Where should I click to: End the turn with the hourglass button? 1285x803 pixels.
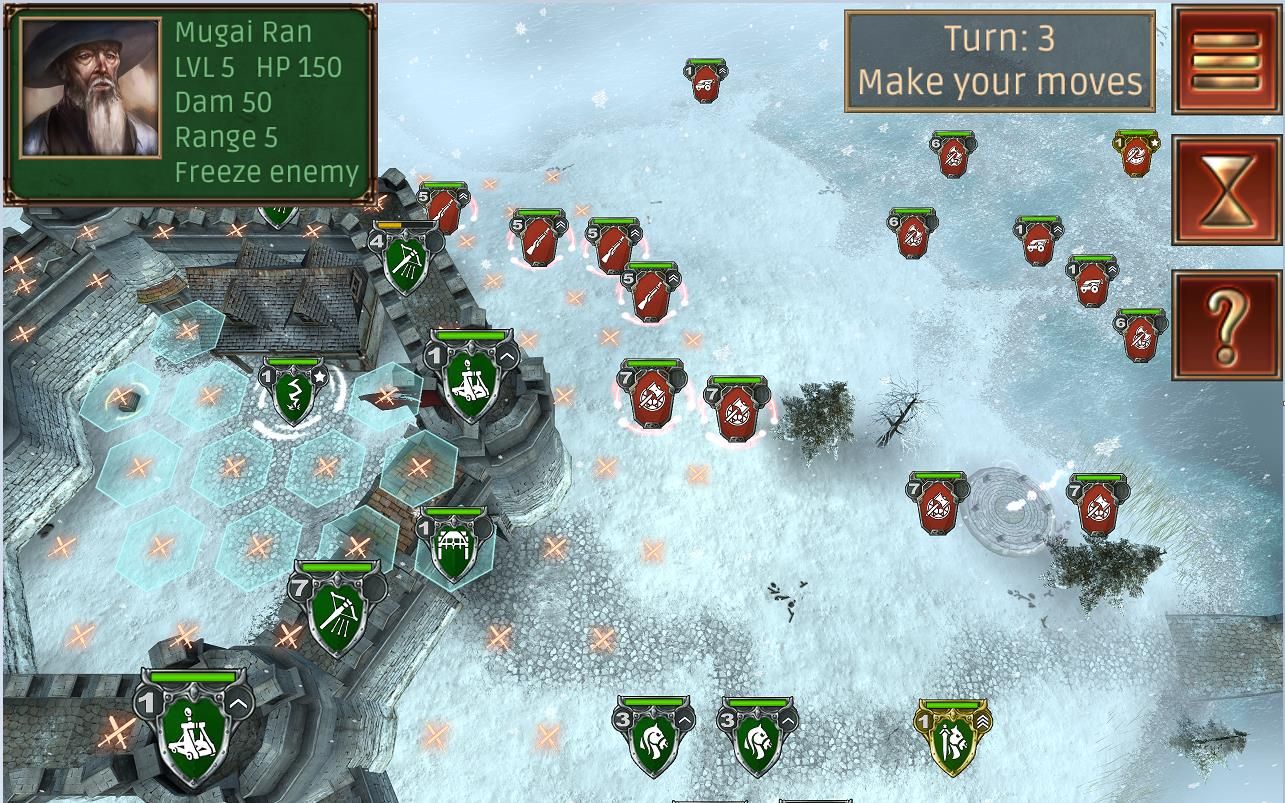tap(1226, 190)
